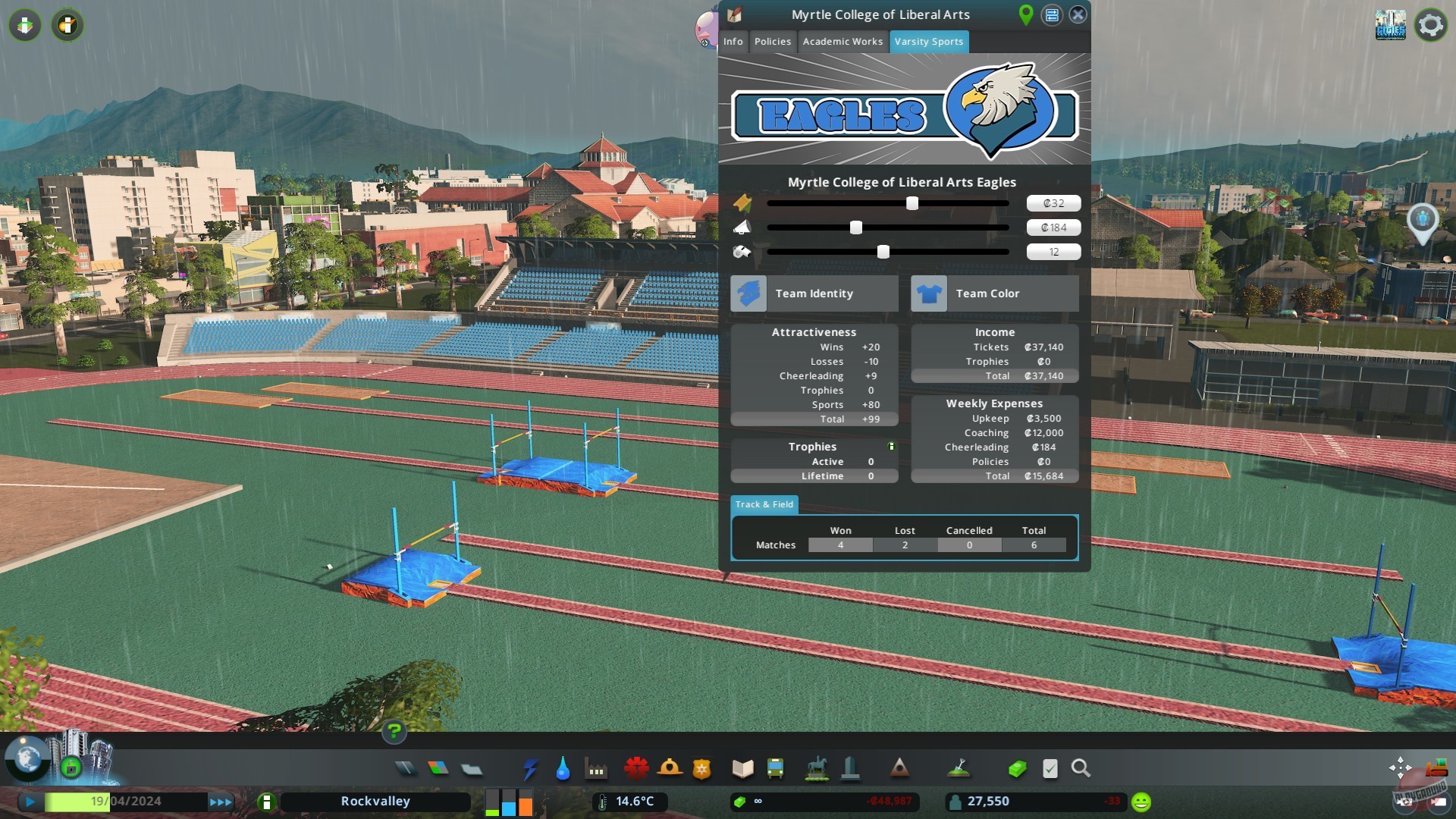Adjust the ticket price slider

(x=912, y=203)
